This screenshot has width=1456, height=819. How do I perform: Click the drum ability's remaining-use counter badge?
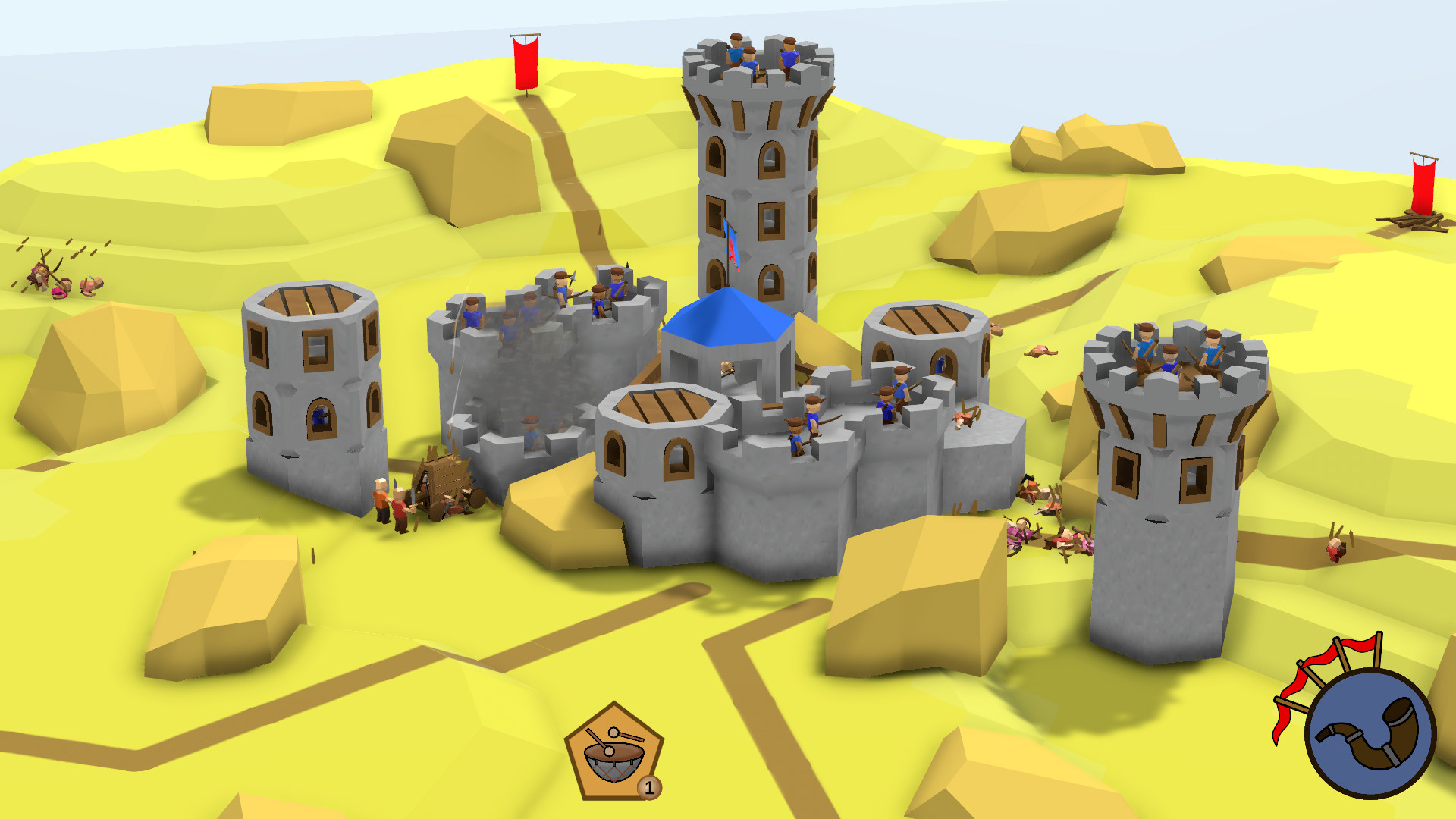[649, 787]
